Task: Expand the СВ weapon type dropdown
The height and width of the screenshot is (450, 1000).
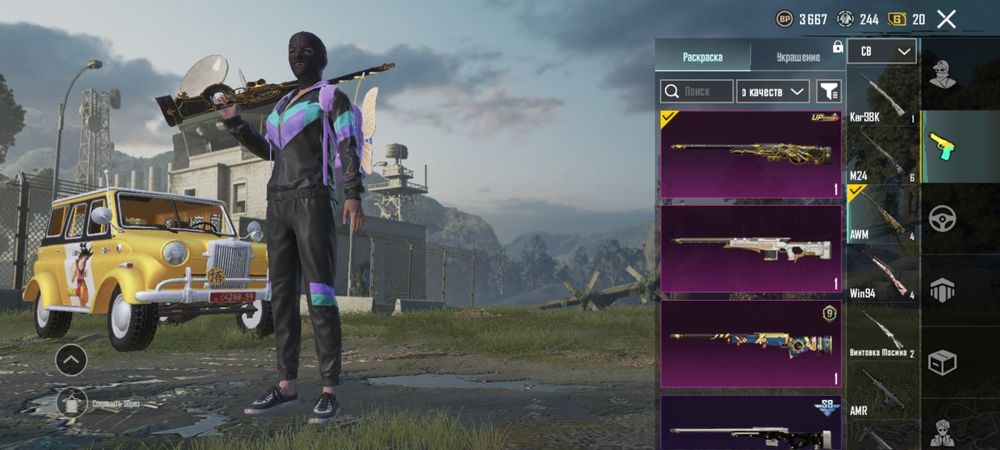Action: 881,51
